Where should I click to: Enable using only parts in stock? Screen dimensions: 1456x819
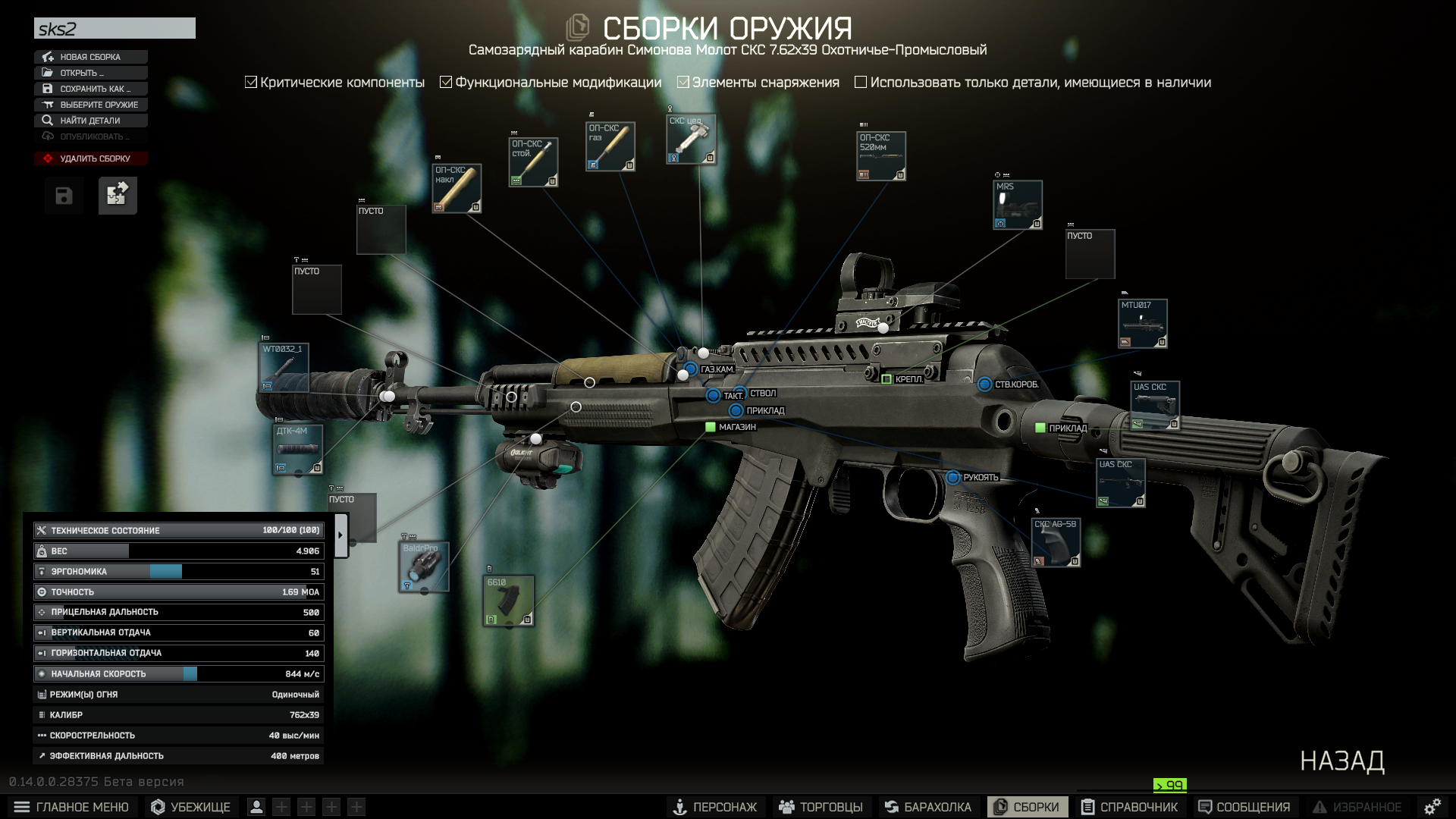(x=861, y=82)
